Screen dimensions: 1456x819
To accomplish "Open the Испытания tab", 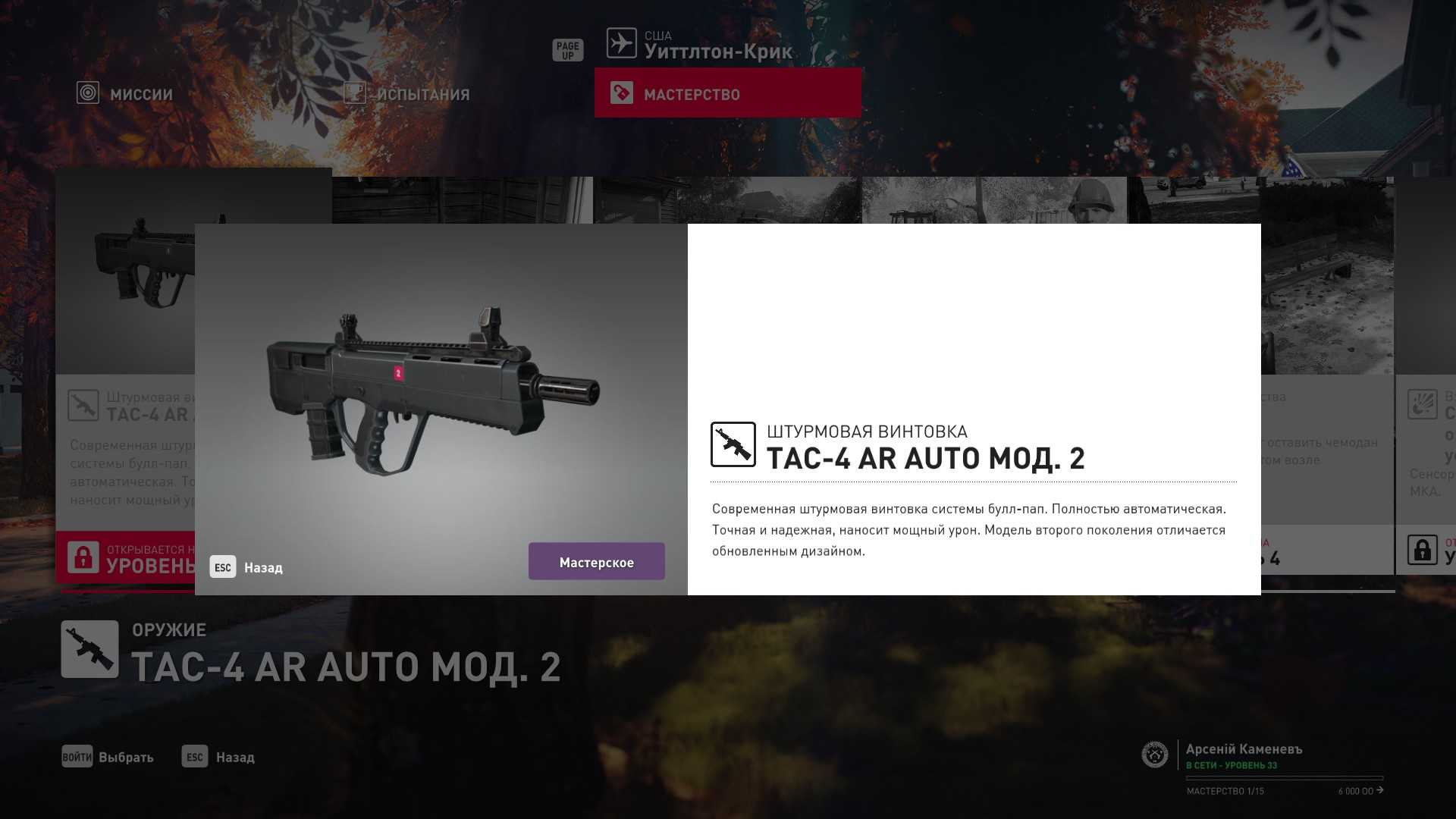I will (x=407, y=94).
